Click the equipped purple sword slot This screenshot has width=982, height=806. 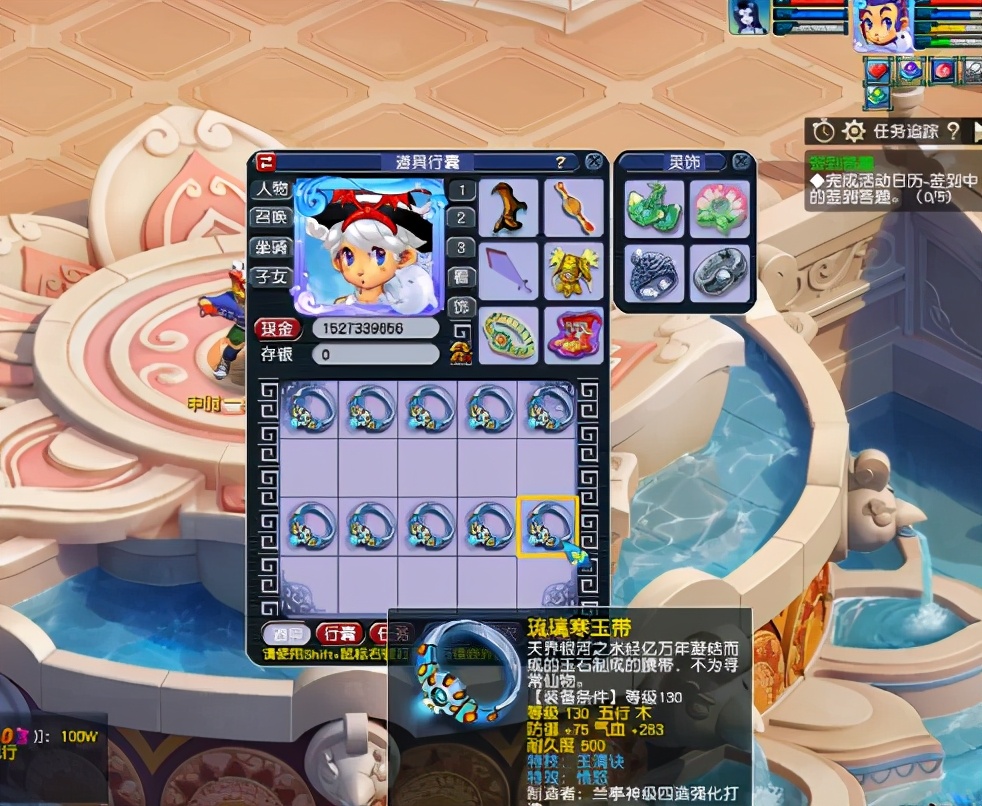(x=508, y=270)
